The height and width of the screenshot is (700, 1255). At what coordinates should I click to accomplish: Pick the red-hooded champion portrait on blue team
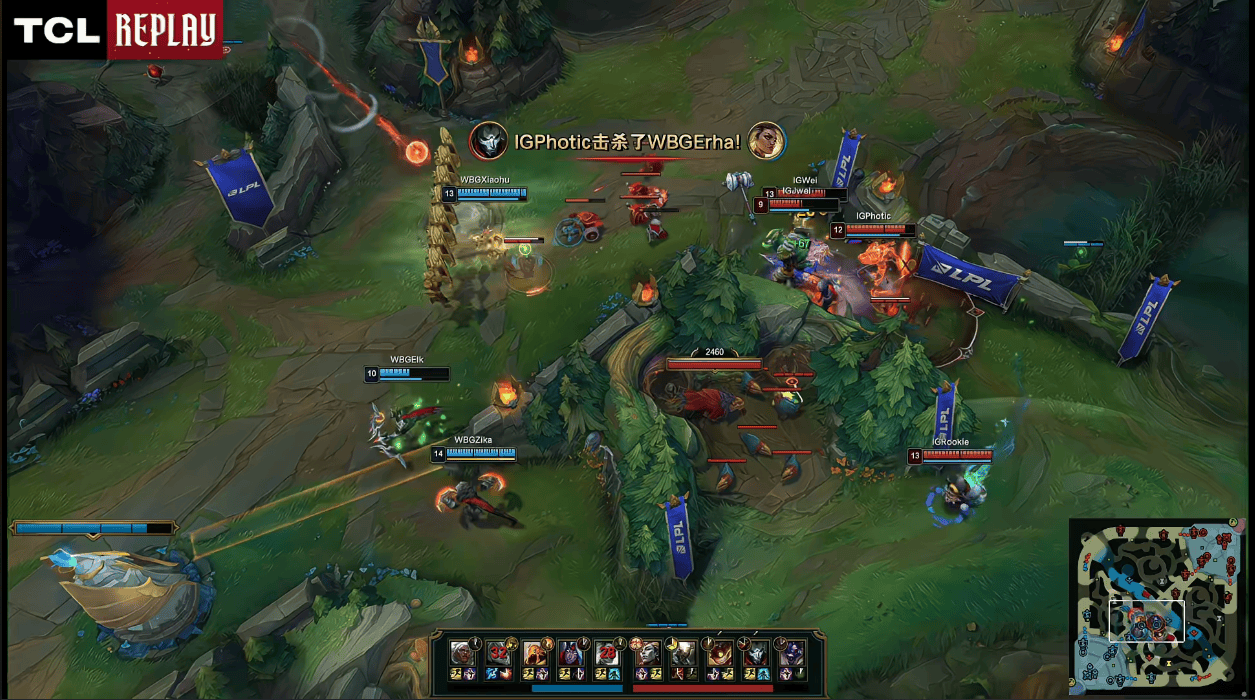(571, 654)
